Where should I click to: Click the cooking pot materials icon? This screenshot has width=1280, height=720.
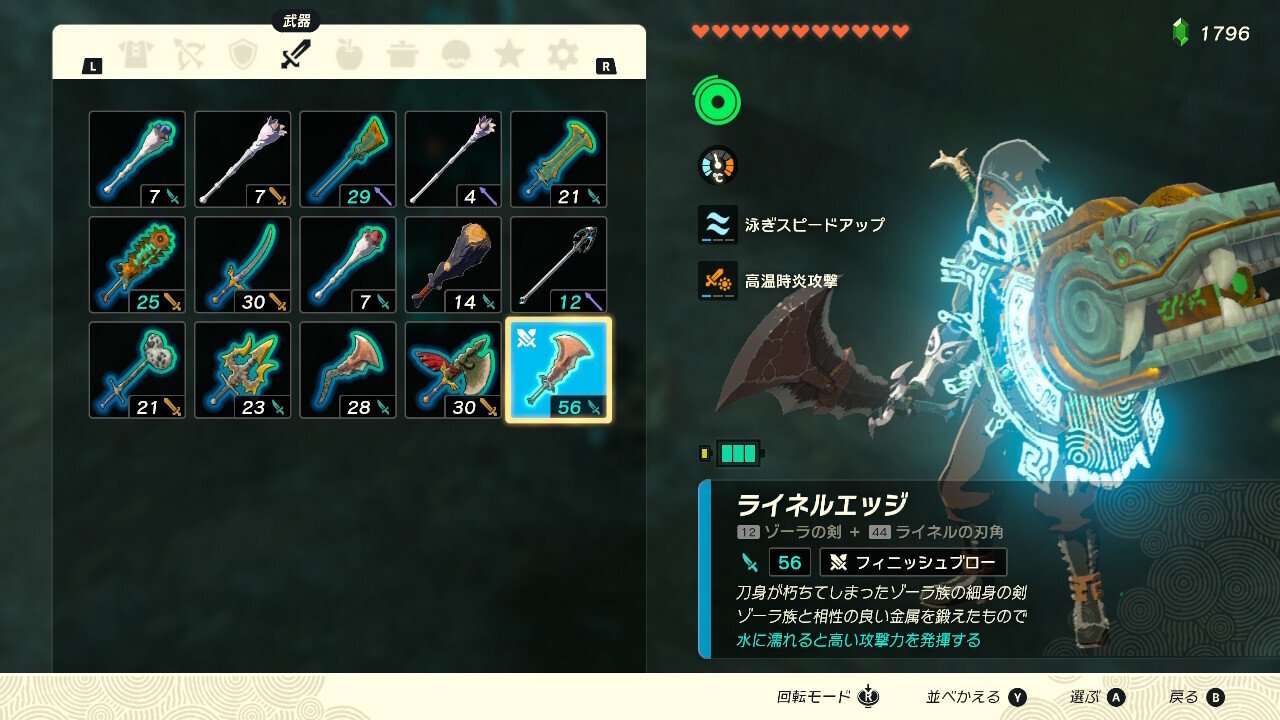pyautogui.click(x=404, y=55)
